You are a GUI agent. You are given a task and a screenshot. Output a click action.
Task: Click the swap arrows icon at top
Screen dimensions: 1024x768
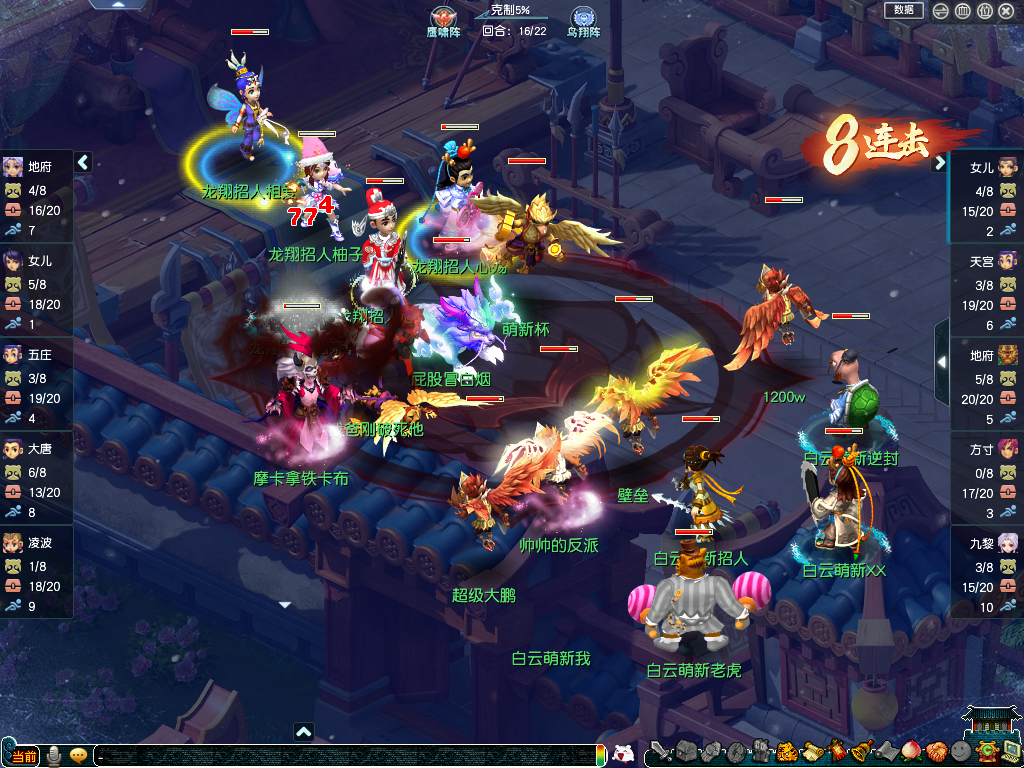941,11
